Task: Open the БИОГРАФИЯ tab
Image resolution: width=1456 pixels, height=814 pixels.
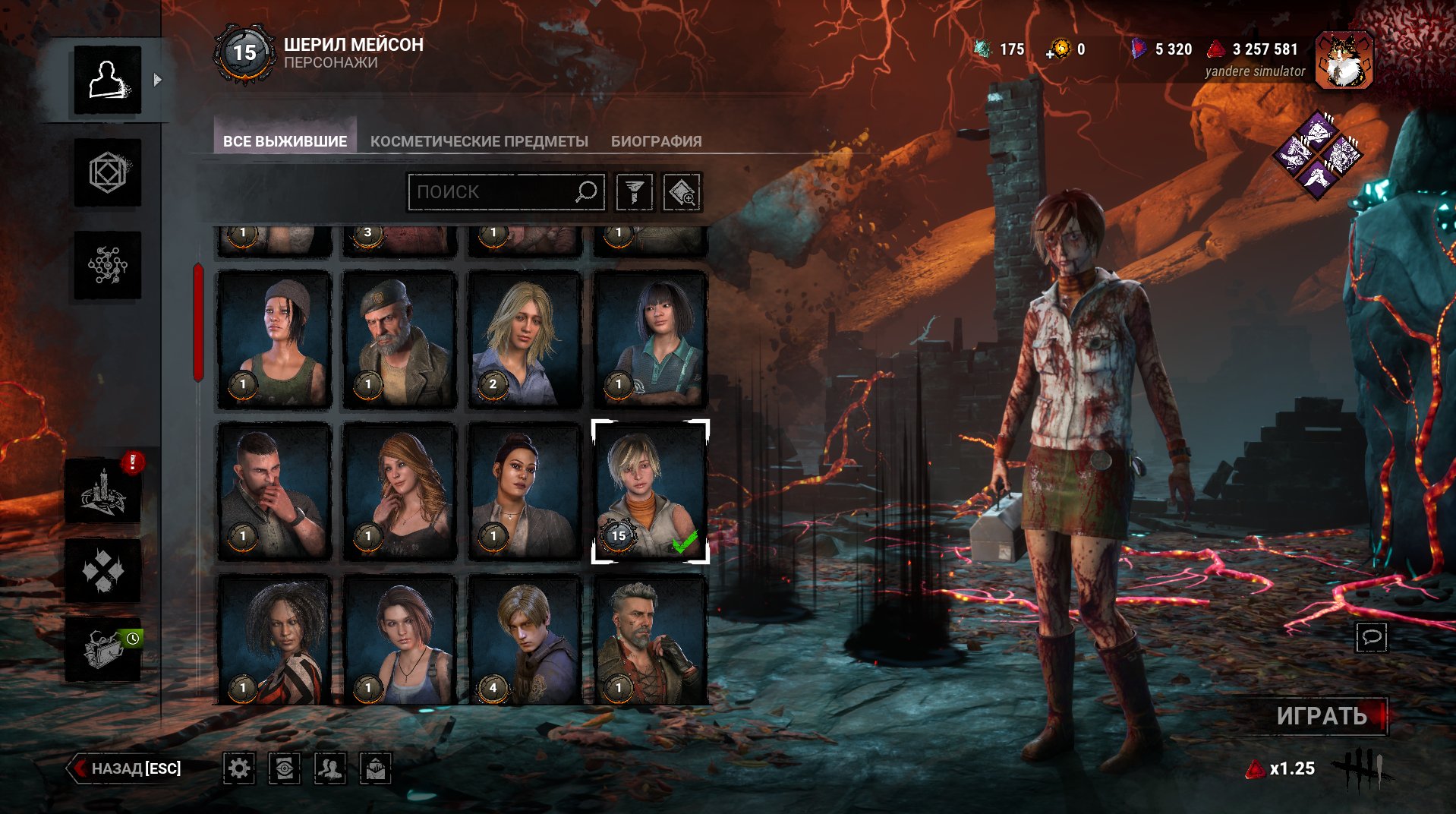Action: click(x=656, y=141)
